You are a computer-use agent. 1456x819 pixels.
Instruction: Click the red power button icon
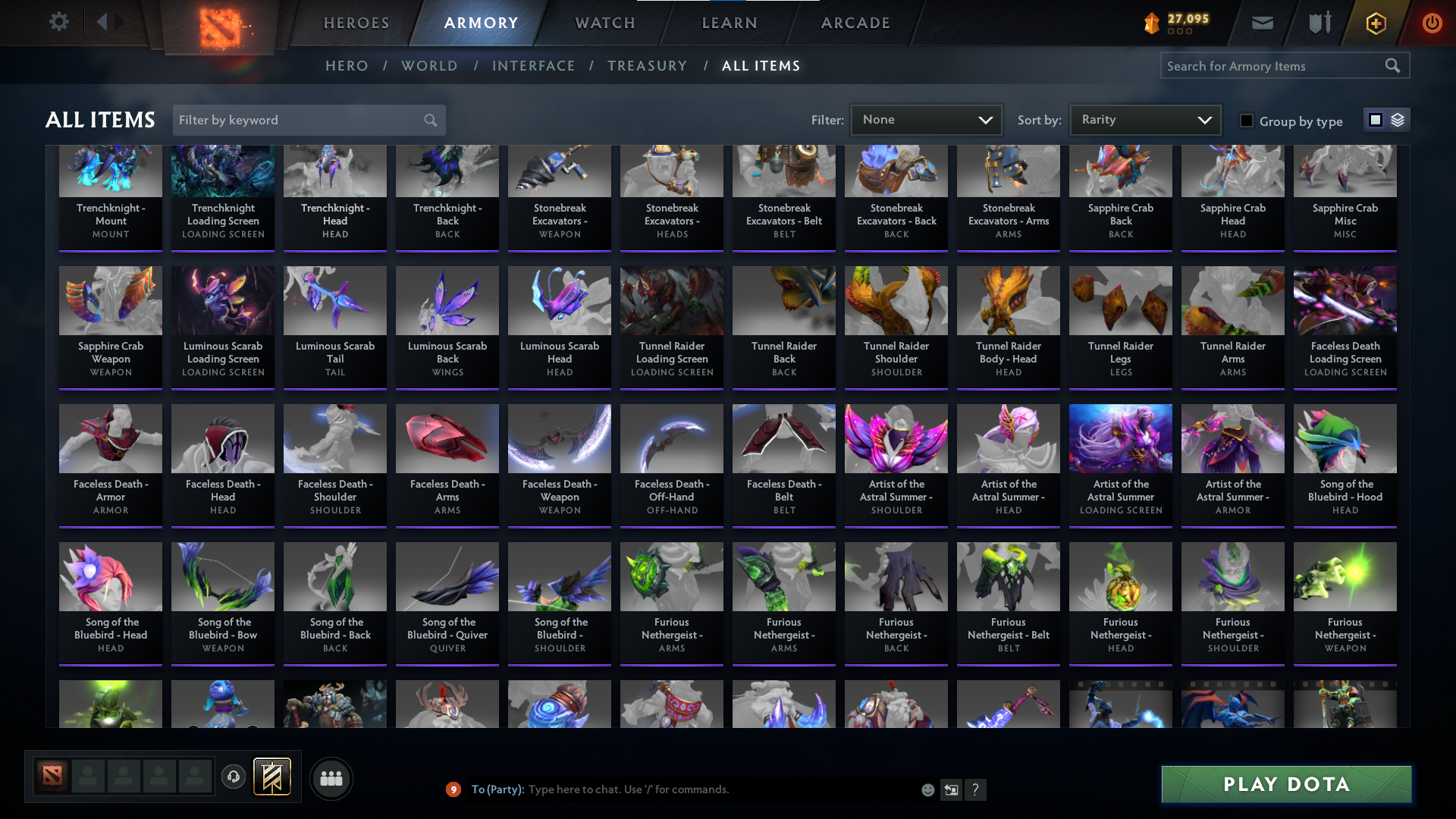(1432, 23)
